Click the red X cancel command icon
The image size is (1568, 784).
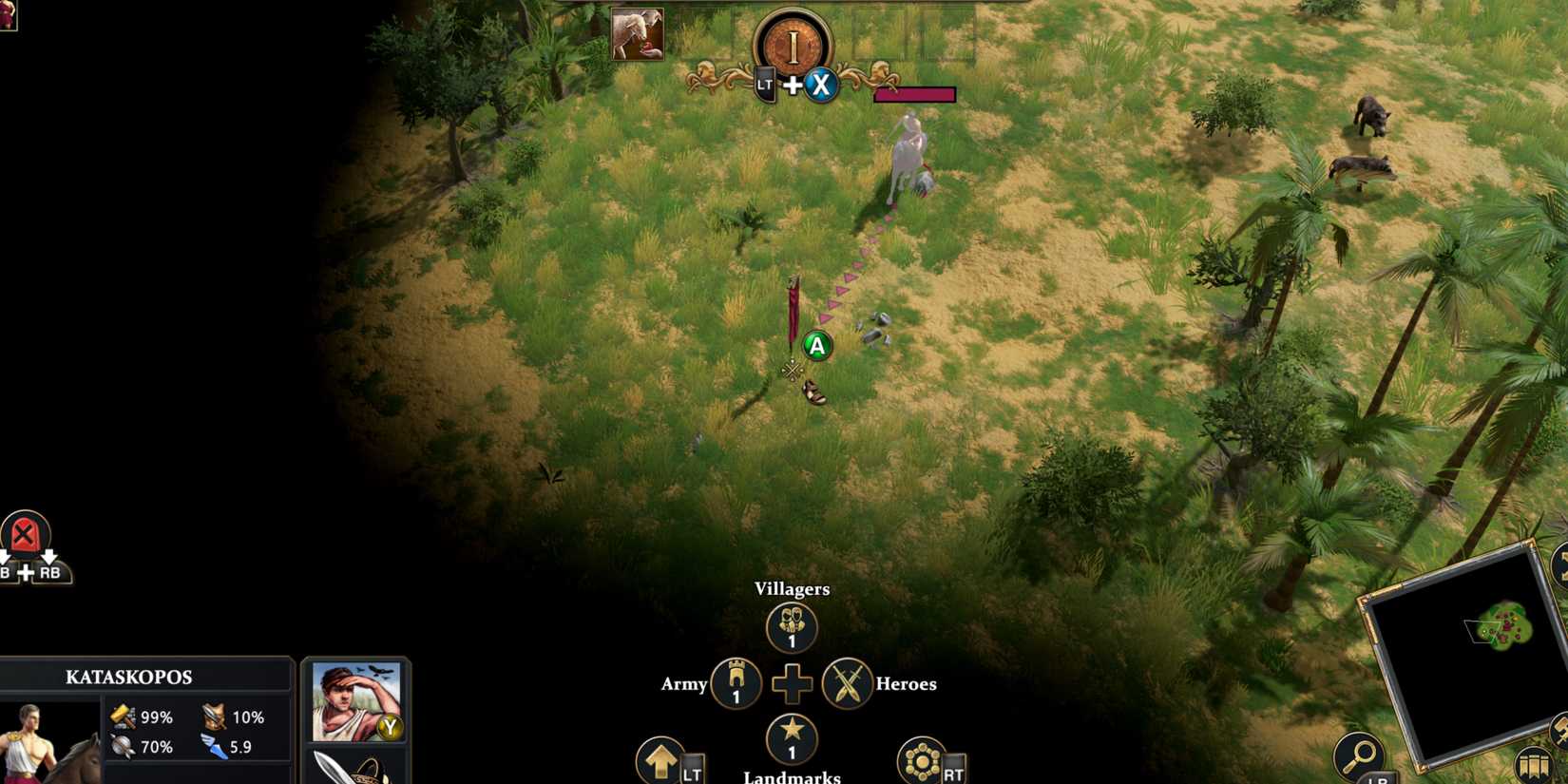coord(25,532)
